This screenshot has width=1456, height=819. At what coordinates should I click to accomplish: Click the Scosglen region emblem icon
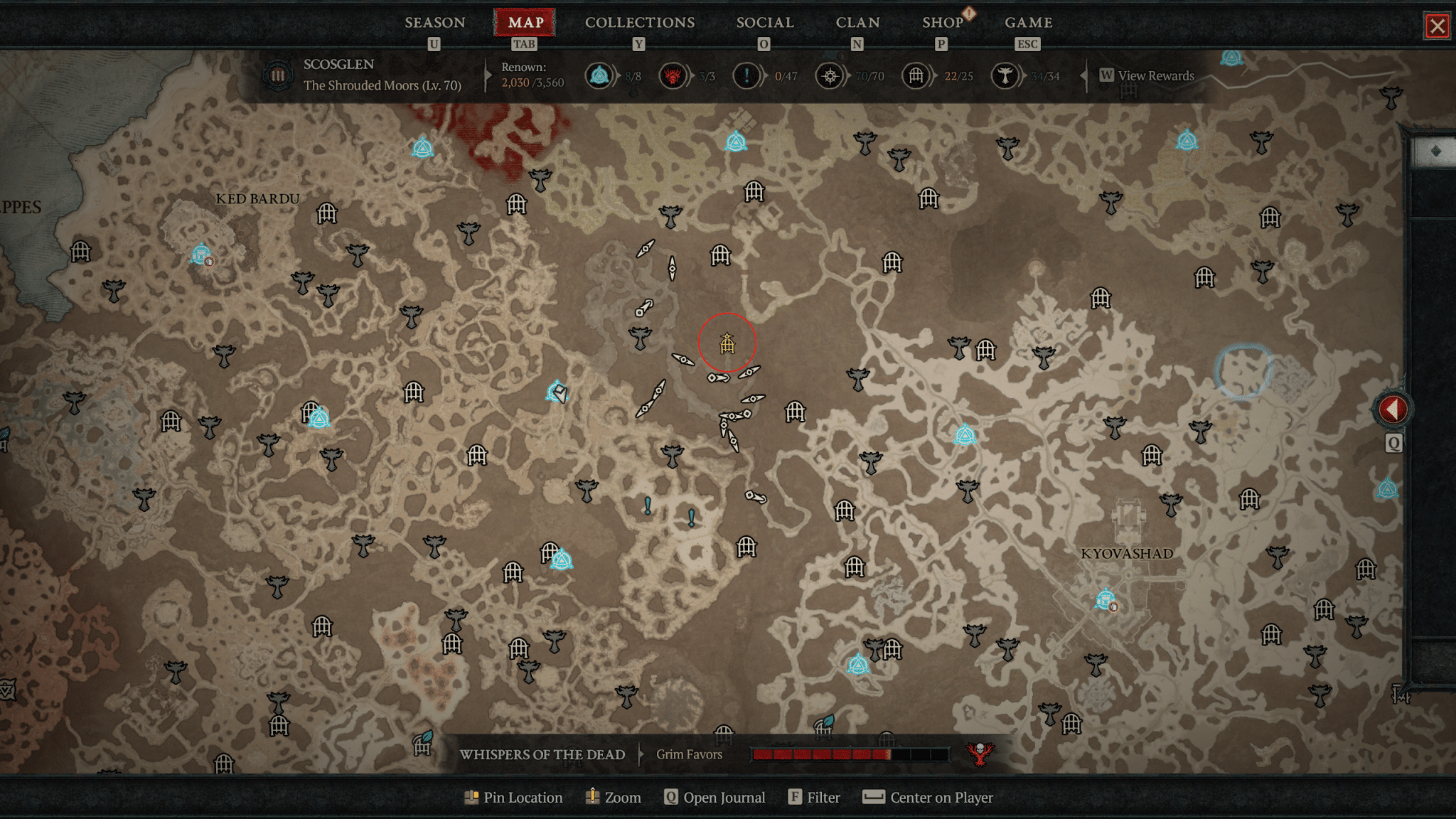[277, 75]
